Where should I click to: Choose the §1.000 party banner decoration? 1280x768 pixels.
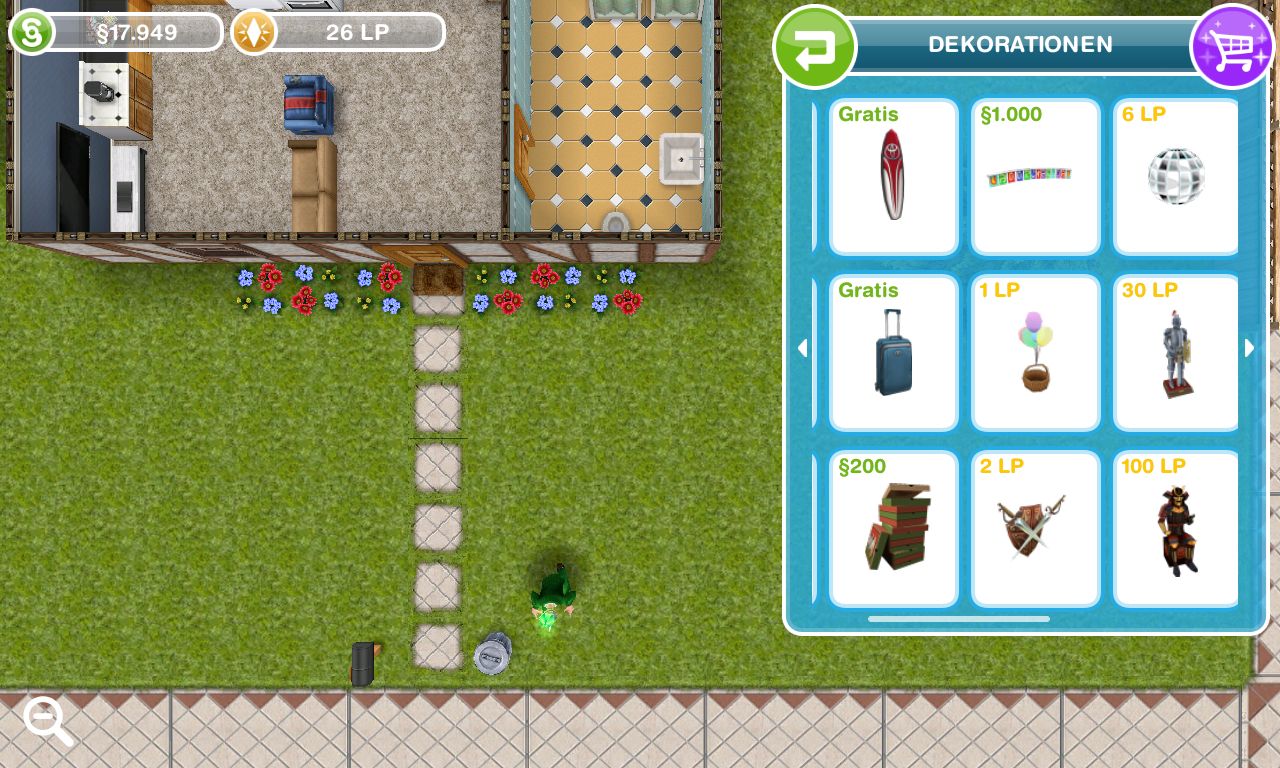pos(1035,177)
